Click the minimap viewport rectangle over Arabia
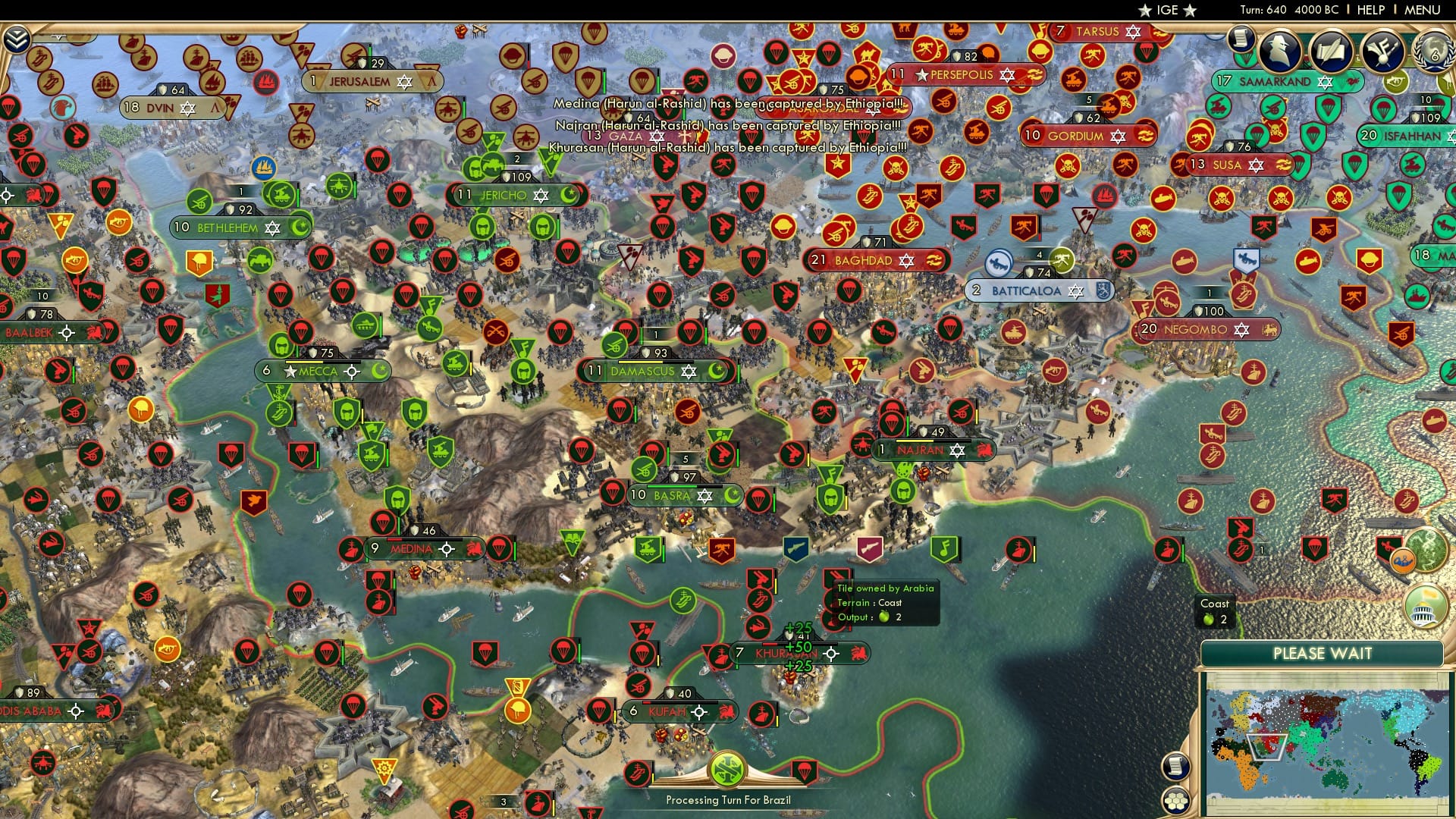 (1266, 748)
